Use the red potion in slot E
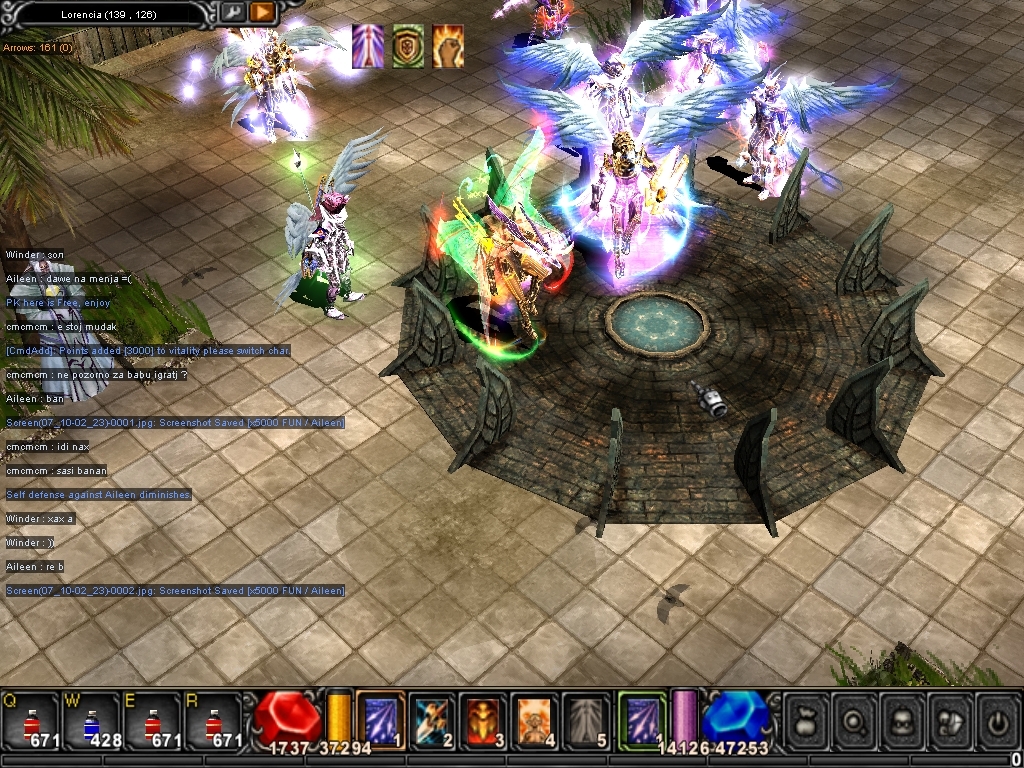The width and height of the screenshot is (1024, 768). (152, 721)
